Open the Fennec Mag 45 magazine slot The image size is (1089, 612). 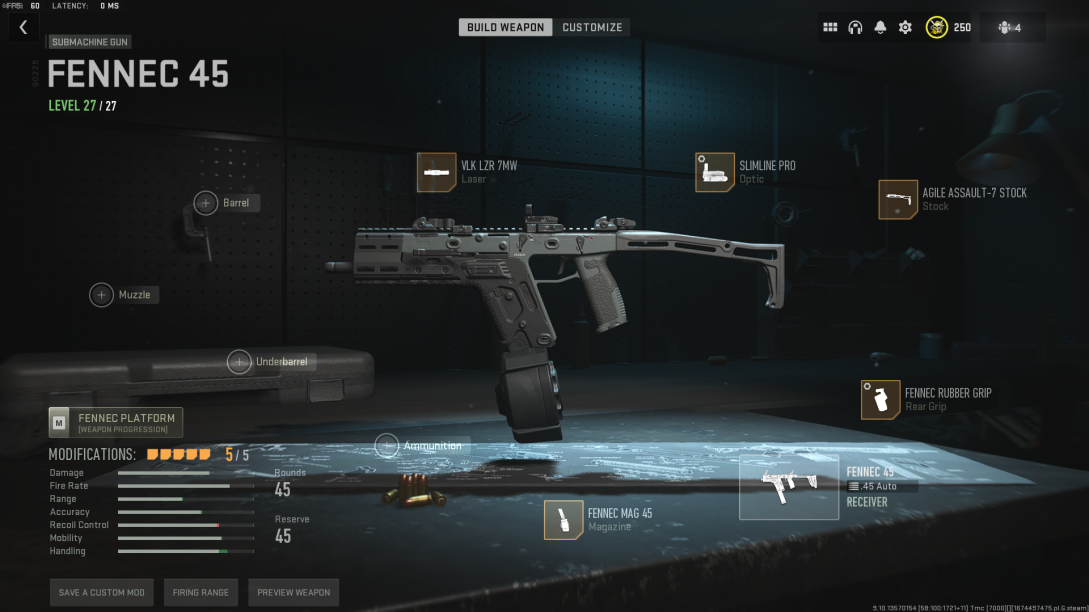tap(564, 520)
